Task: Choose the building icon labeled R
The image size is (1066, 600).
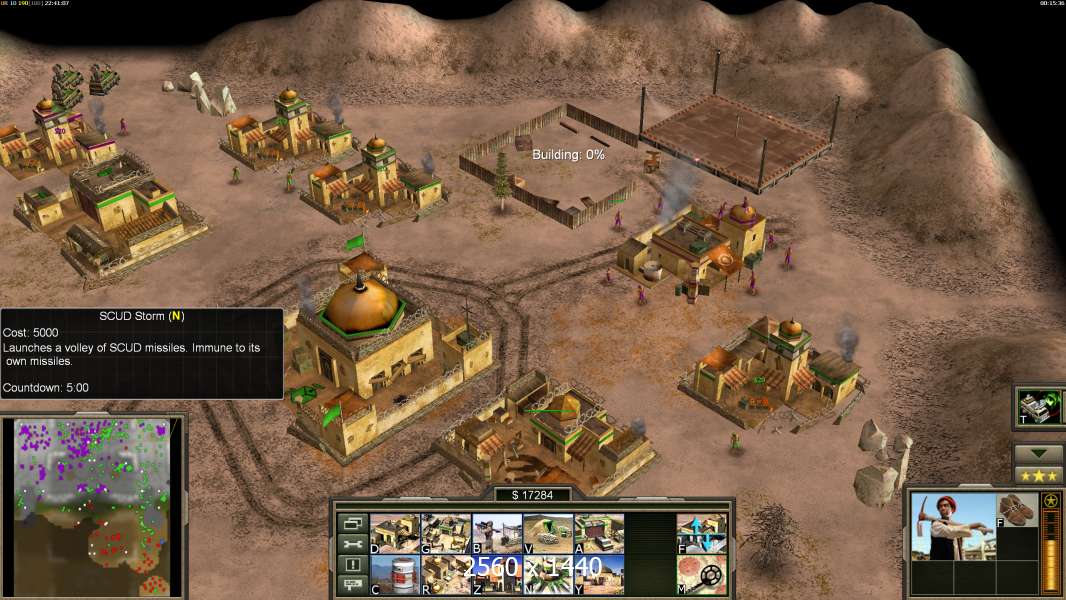Action: coord(446,574)
